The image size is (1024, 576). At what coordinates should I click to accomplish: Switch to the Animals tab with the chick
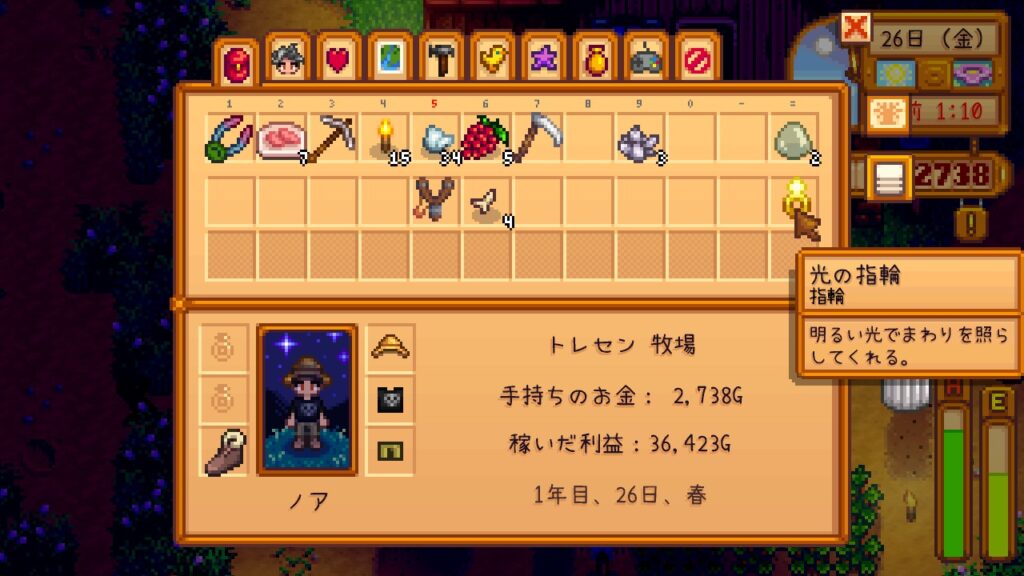(492, 61)
